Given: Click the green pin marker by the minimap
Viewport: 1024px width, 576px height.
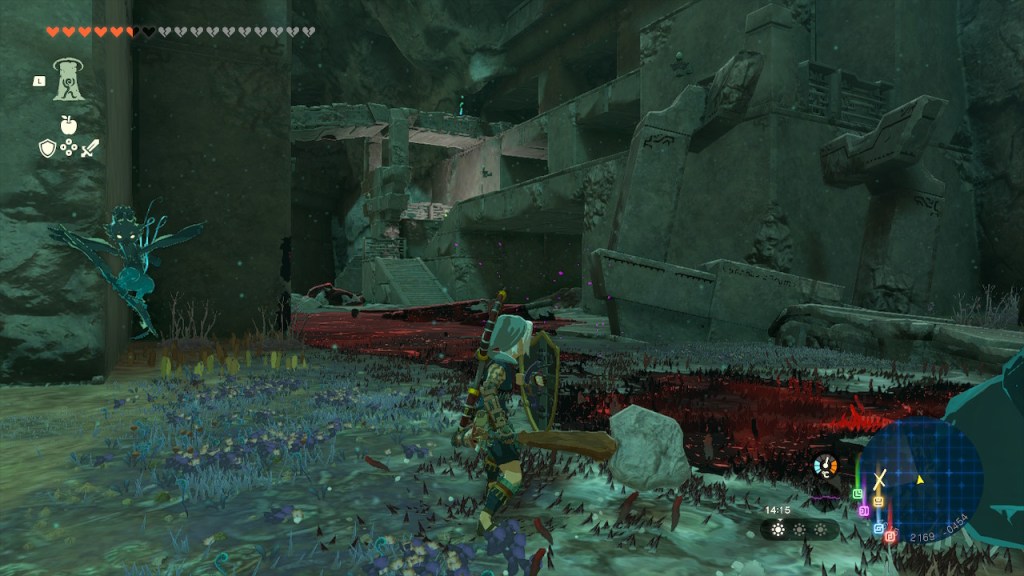Looking at the screenshot, I should pyautogui.click(x=857, y=493).
